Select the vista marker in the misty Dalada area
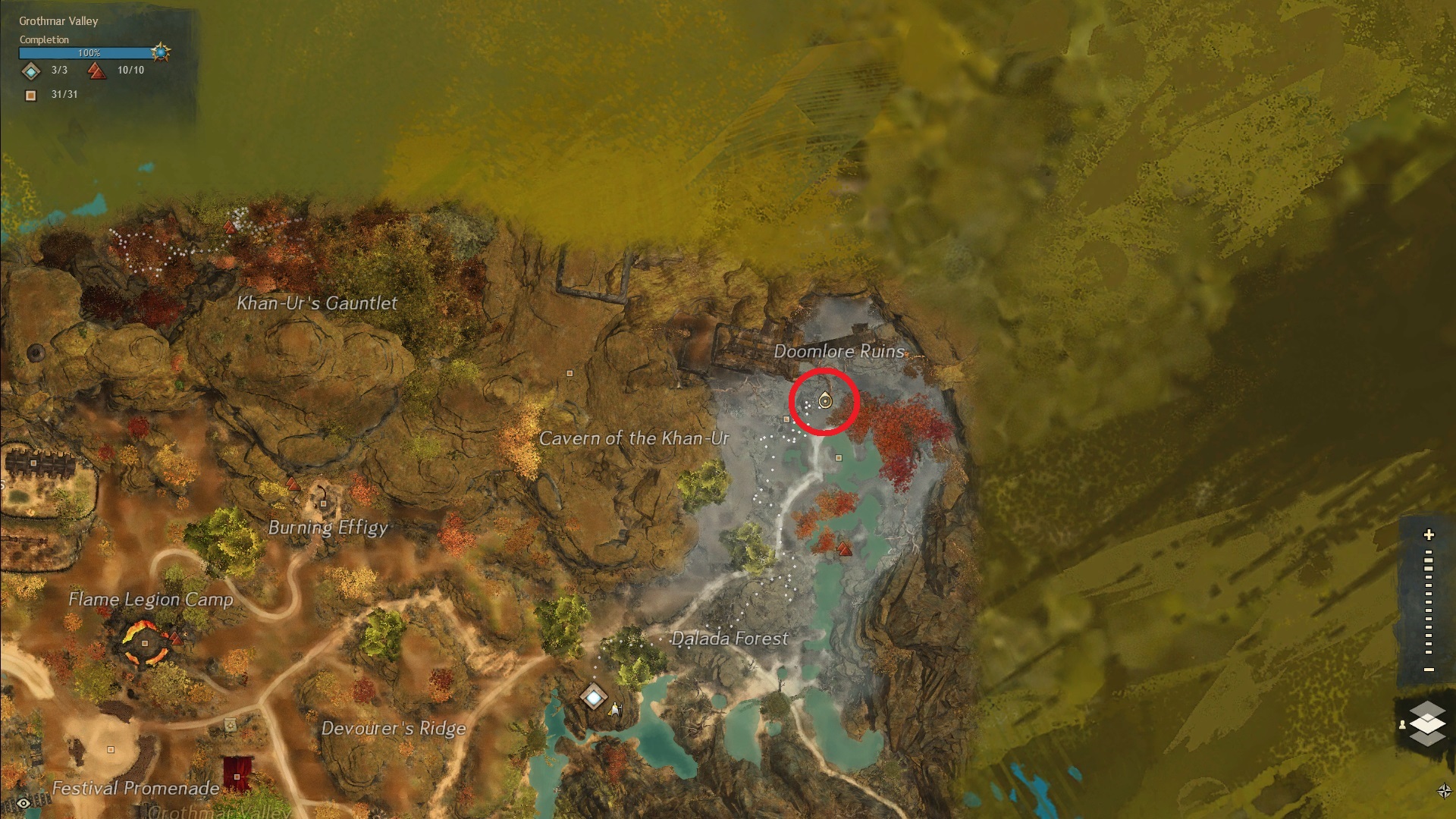 844,549
